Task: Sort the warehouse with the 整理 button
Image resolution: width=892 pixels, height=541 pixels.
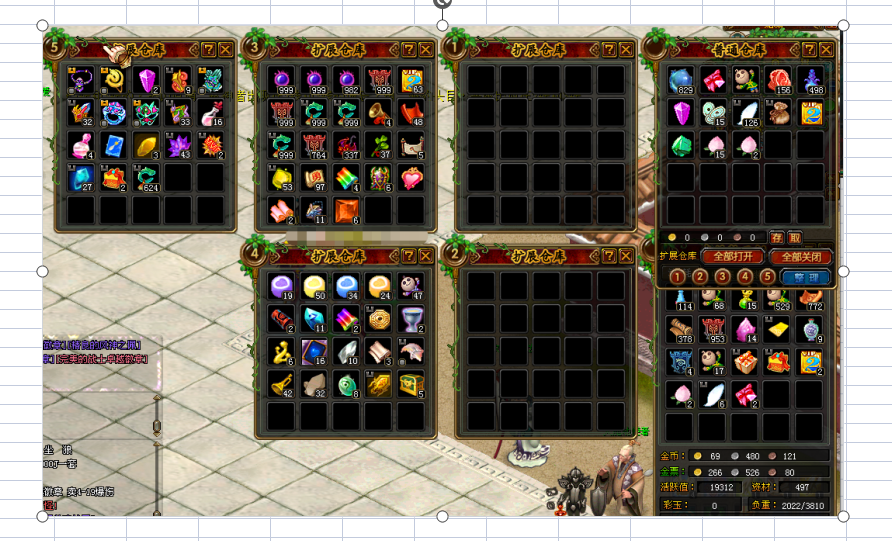Action: pyautogui.click(x=804, y=277)
